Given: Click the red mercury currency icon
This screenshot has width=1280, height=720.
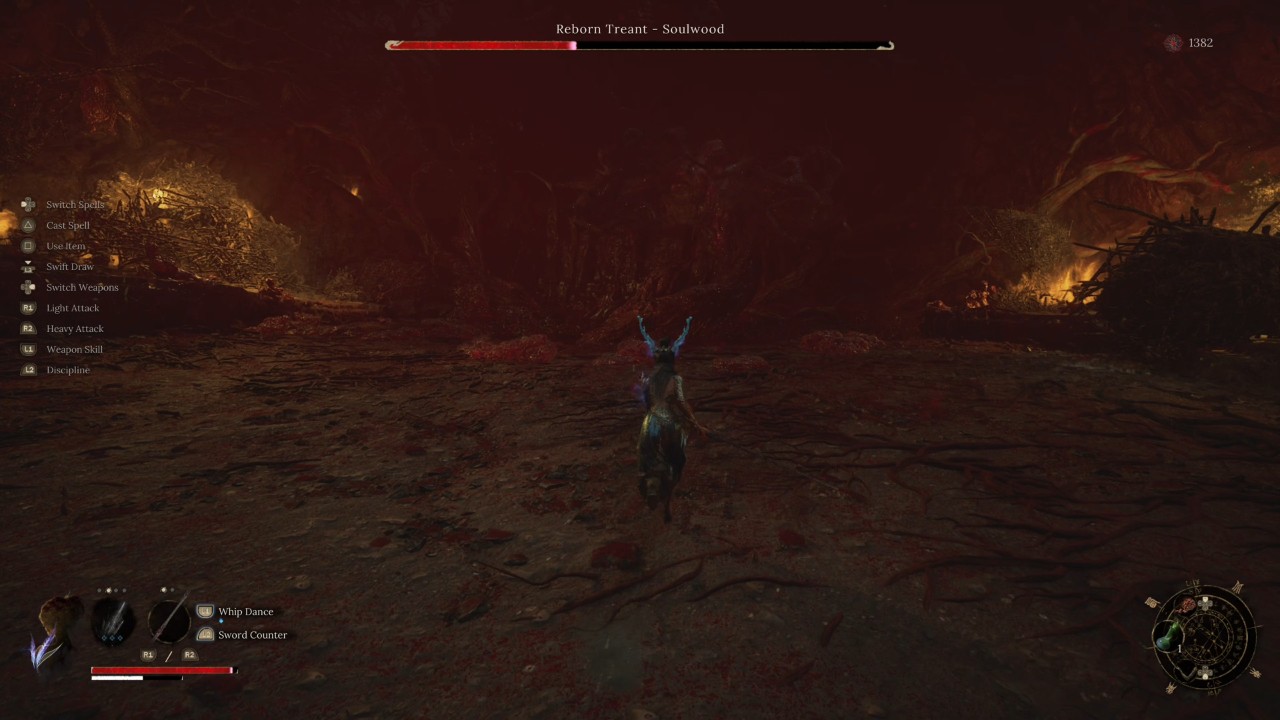Looking at the screenshot, I should (1173, 43).
